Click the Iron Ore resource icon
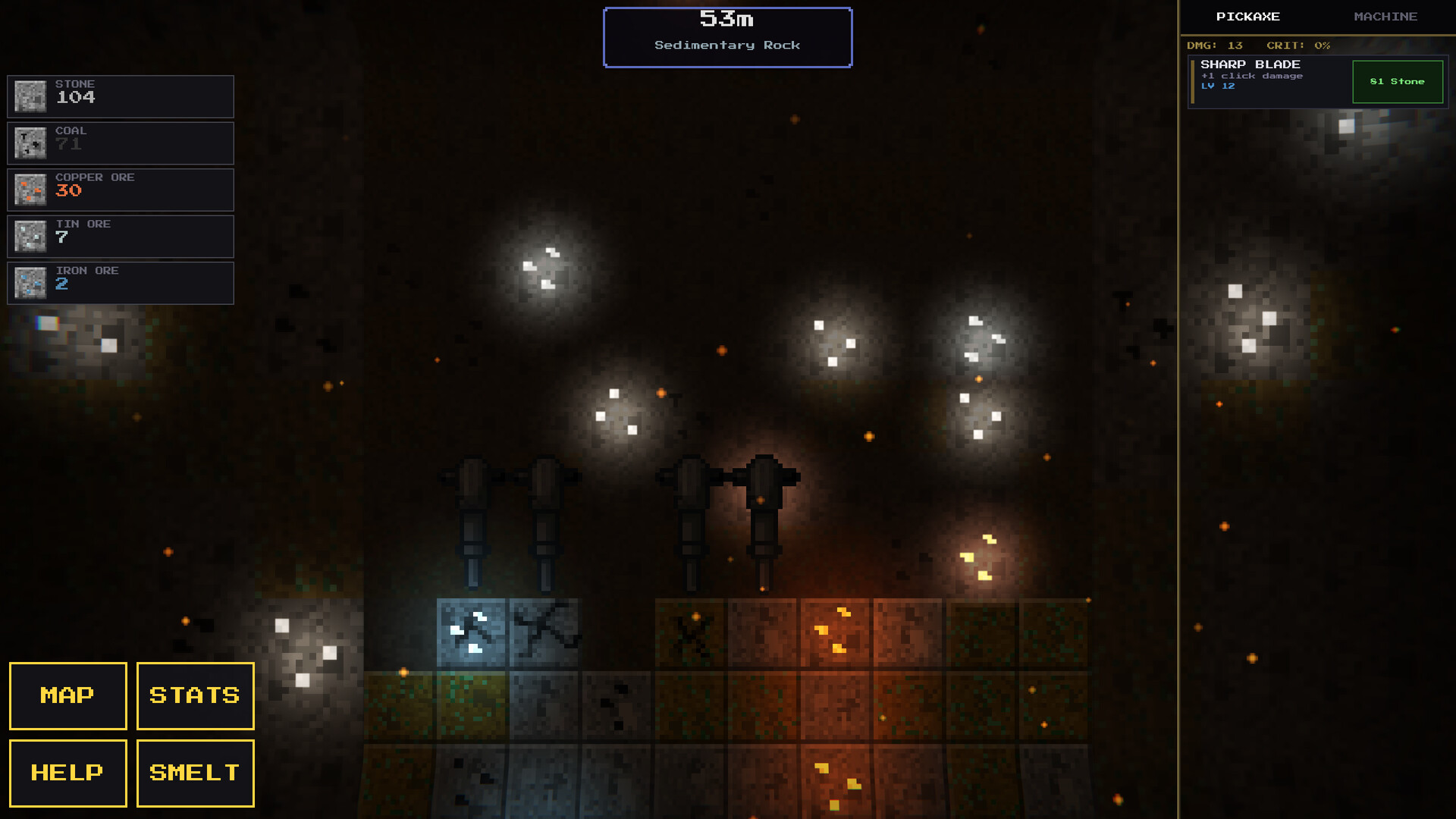The width and height of the screenshot is (1456, 819). click(x=30, y=283)
